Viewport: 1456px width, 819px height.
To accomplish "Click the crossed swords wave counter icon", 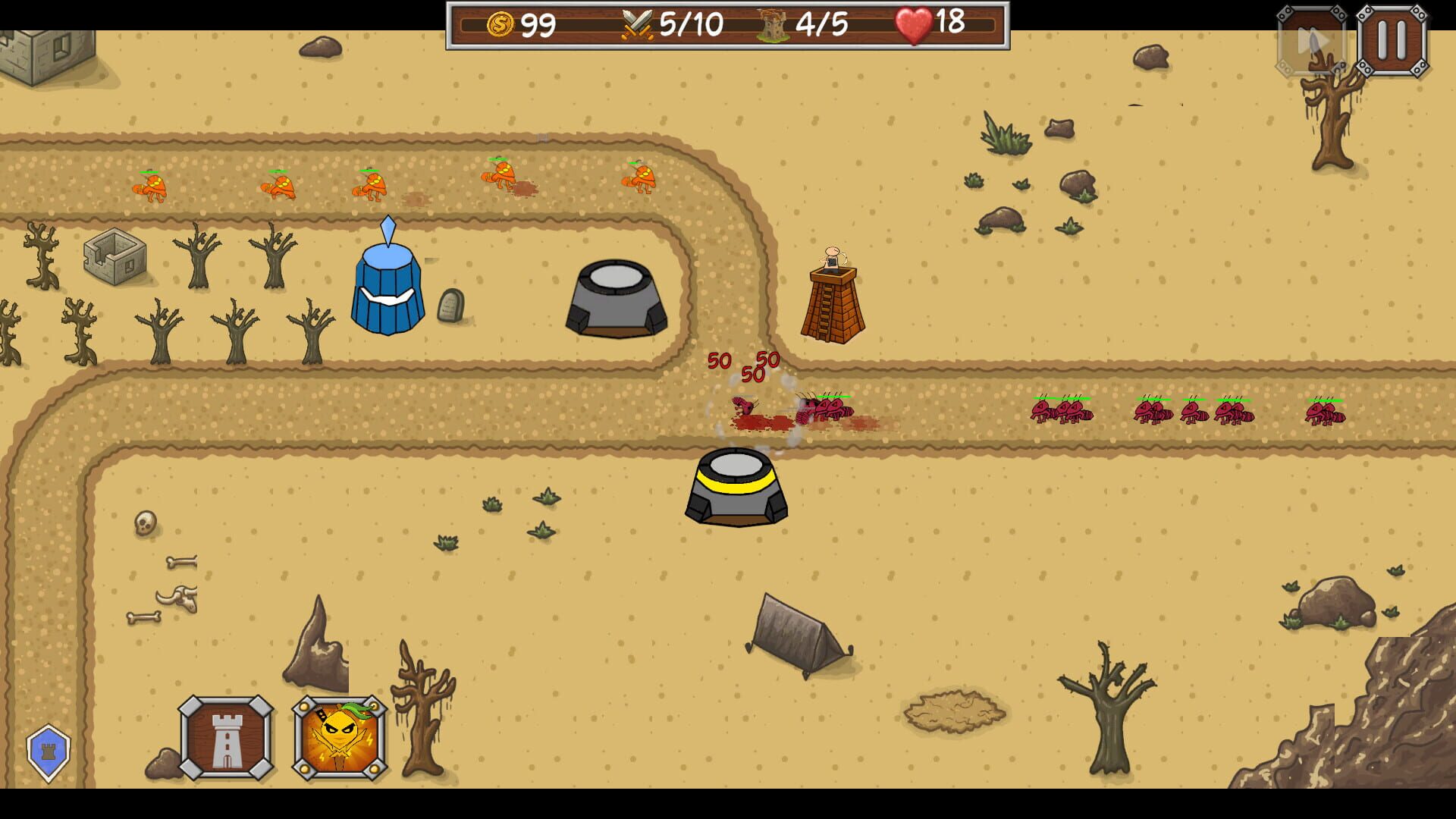I will (x=637, y=24).
